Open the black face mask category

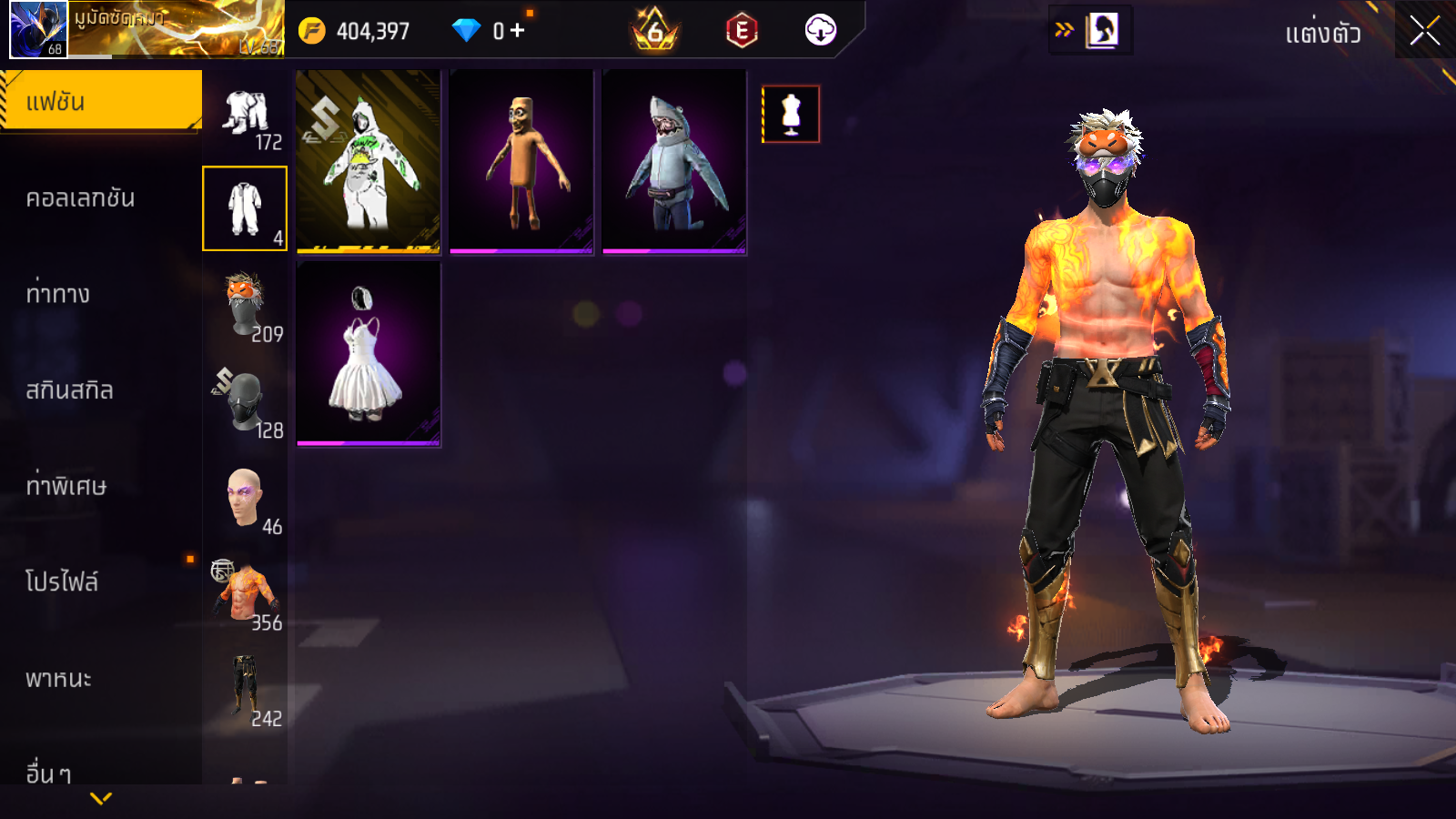[245, 403]
